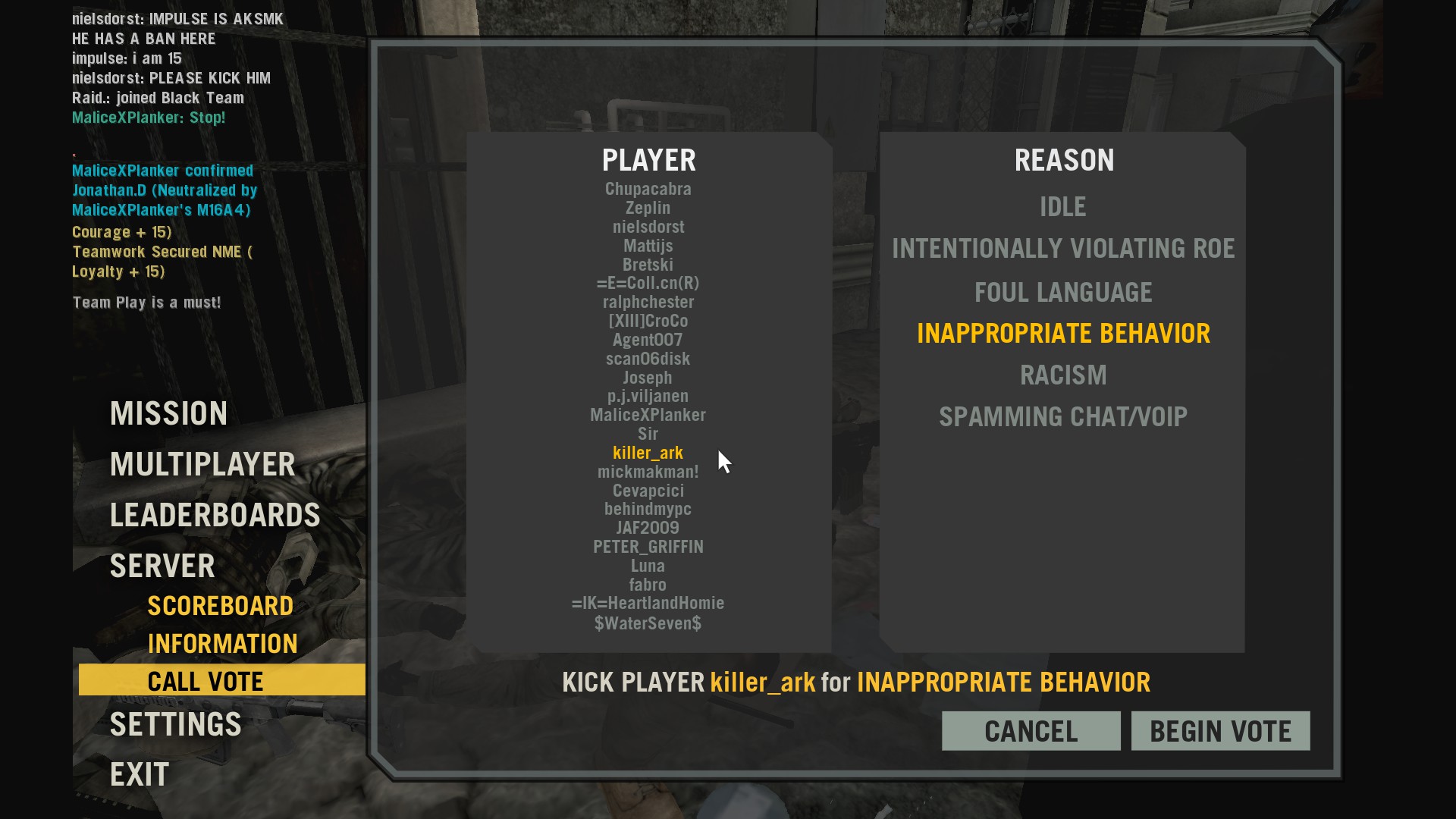
Task: Choose INTENTIONALLY VIOLATING ROE reason
Action: tap(1062, 248)
